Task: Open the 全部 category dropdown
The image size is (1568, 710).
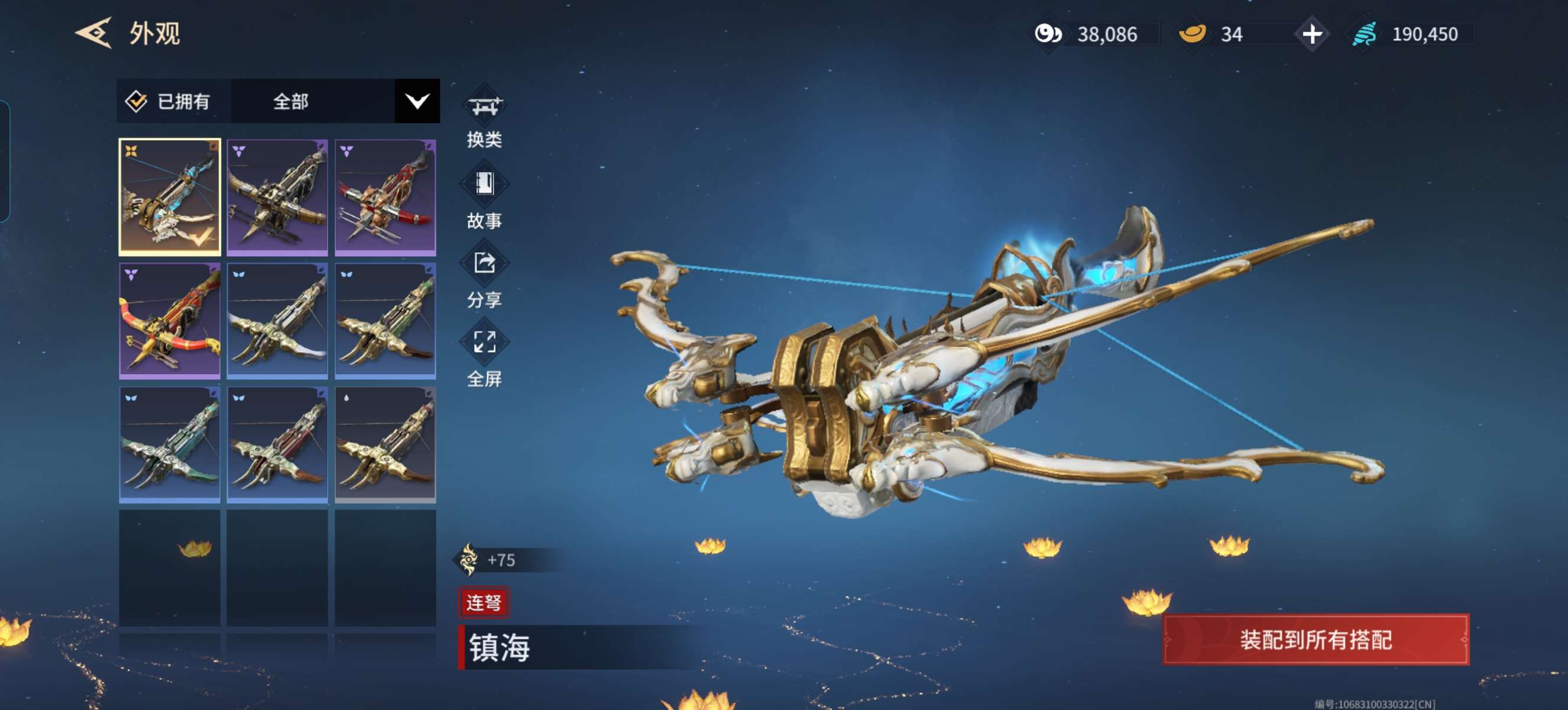Action: (416, 101)
